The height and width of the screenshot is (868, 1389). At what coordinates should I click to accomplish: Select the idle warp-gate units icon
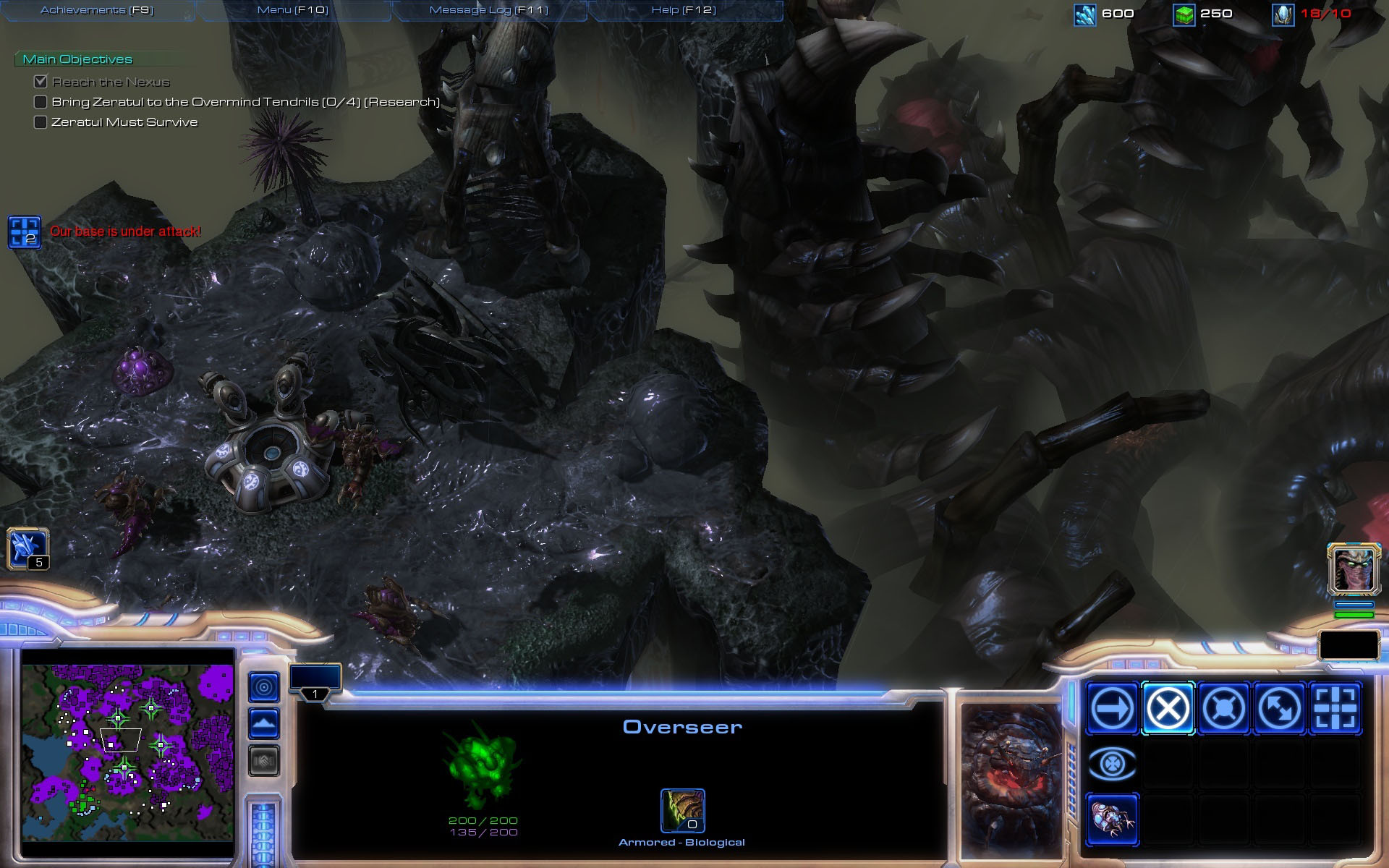27,548
